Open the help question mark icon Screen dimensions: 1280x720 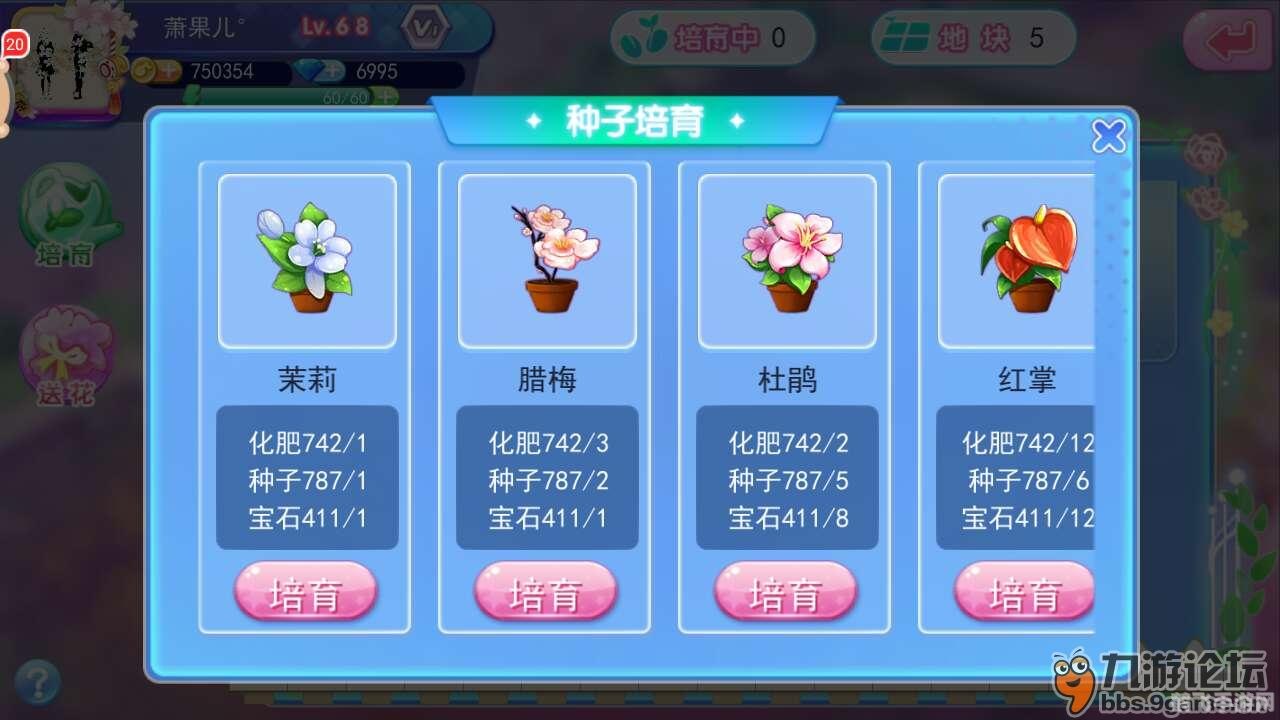coord(38,678)
